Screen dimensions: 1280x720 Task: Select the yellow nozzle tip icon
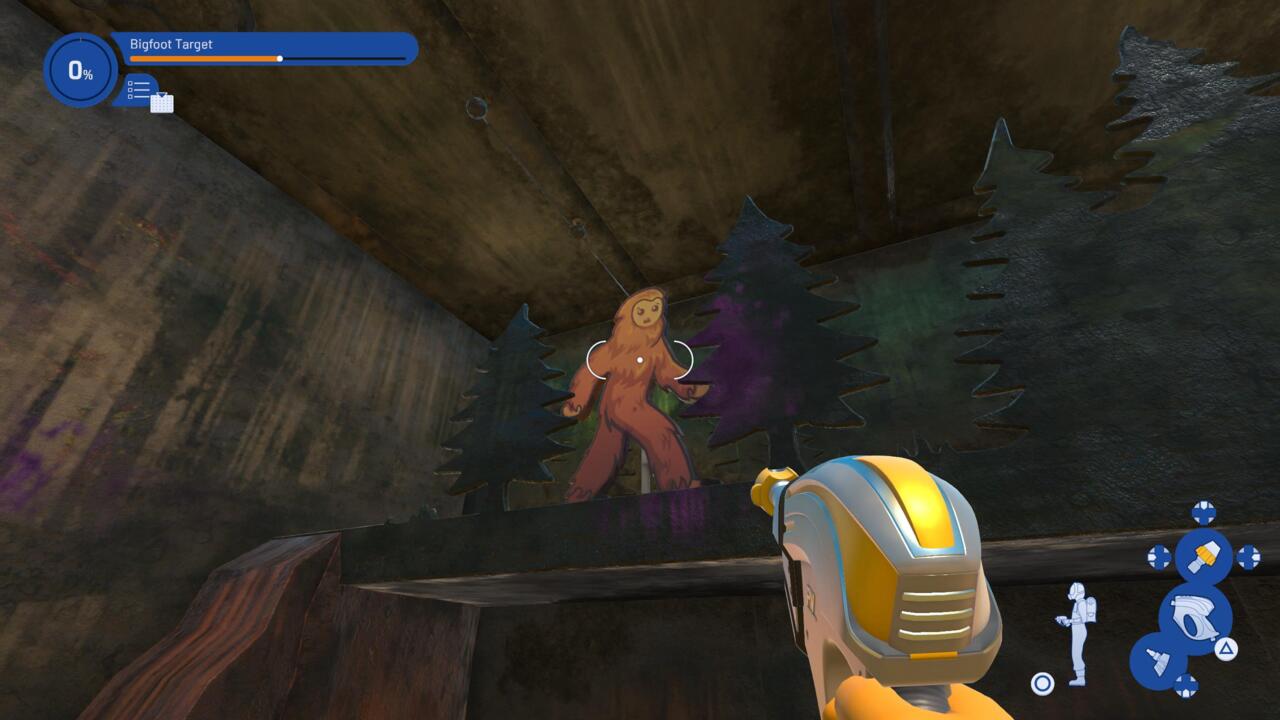tap(1203, 557)
